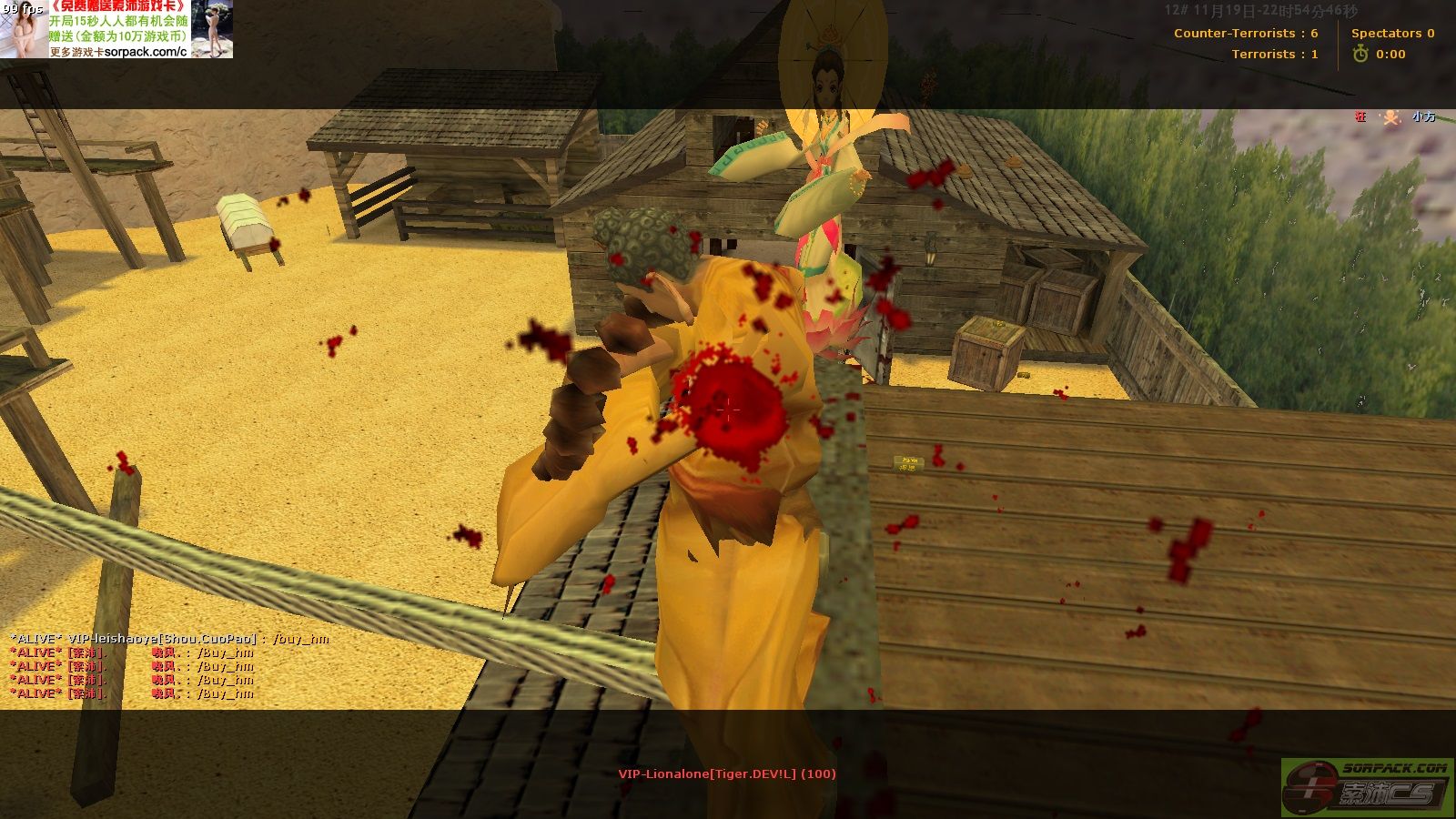Select the VIP-leishaoye chat message line
Viewport: 1456px width, 819px height.
[x=169, y=639]
